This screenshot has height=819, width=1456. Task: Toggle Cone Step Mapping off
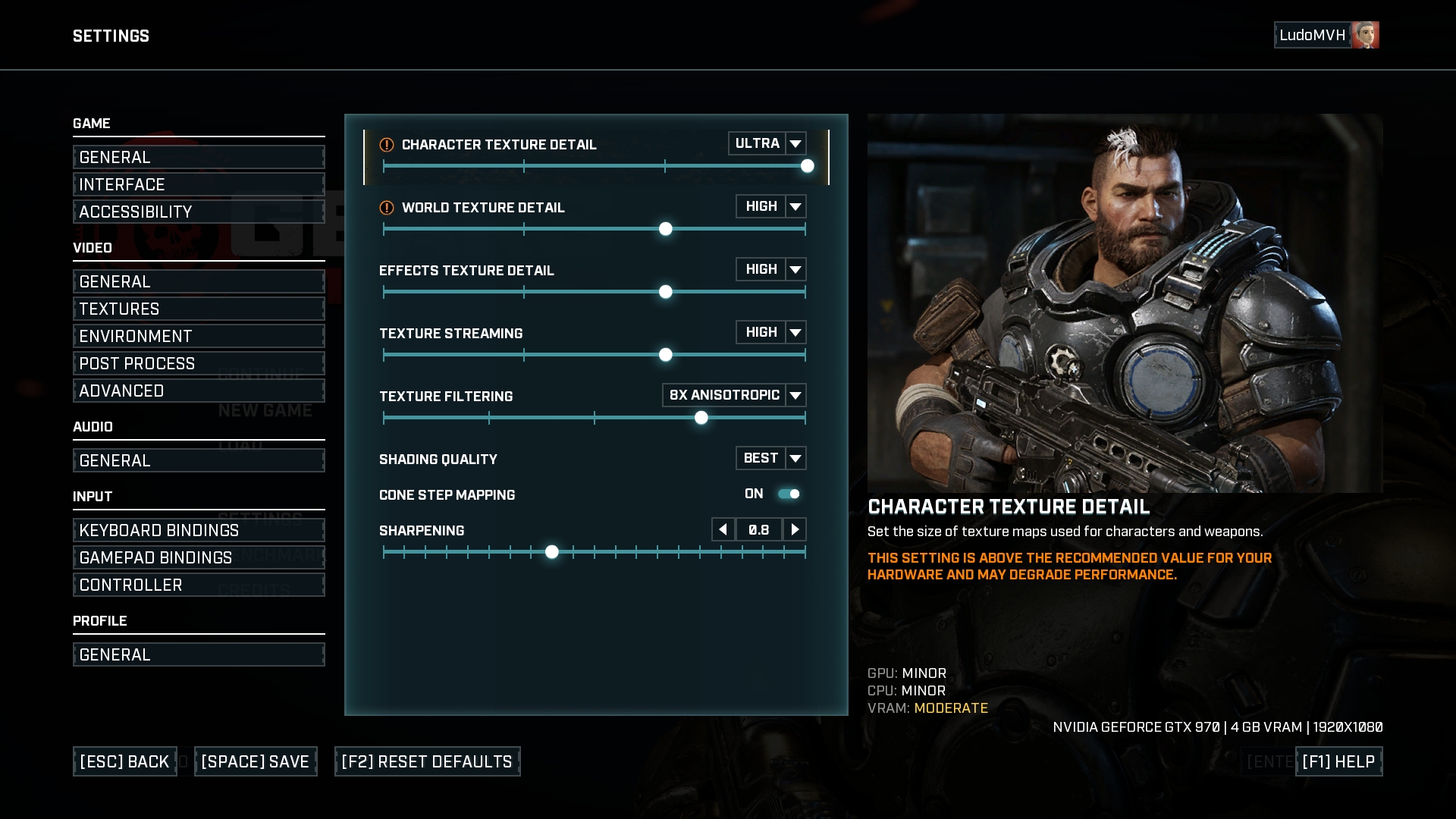pyautogui.click(x=789, y=494)
